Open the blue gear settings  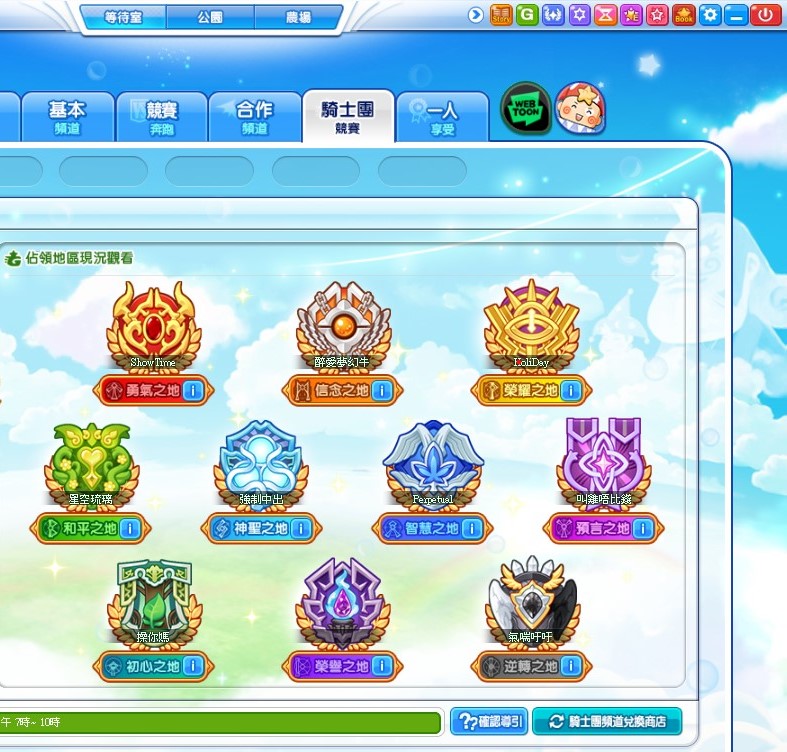(710, 15)
